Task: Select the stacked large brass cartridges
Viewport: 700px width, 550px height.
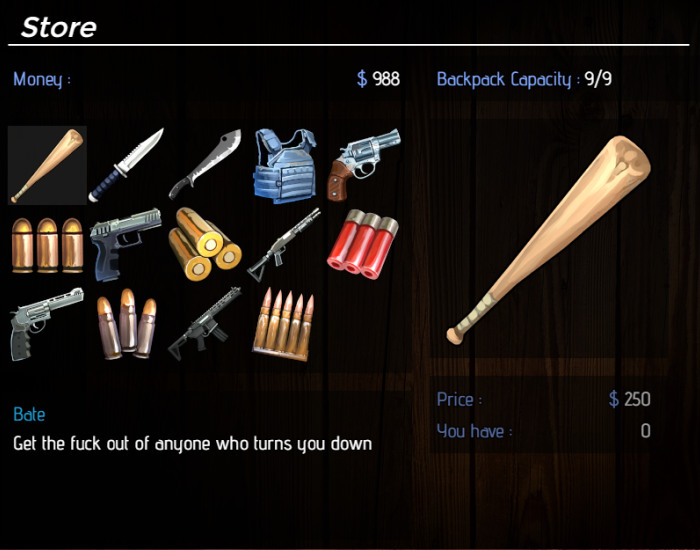Action: pos(206,244)
